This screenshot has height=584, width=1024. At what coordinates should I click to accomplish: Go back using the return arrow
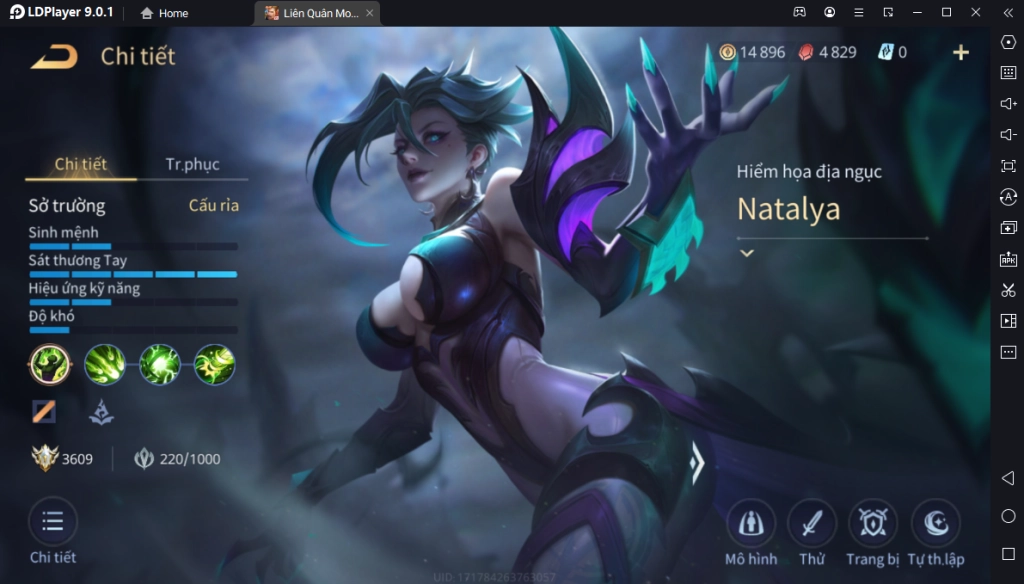click(53, 56)
